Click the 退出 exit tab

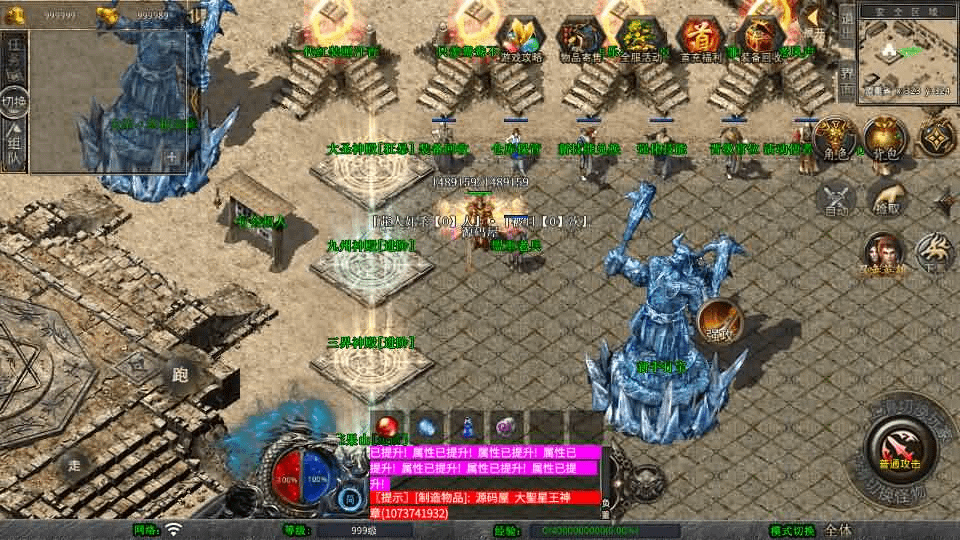tap(847, 25)
